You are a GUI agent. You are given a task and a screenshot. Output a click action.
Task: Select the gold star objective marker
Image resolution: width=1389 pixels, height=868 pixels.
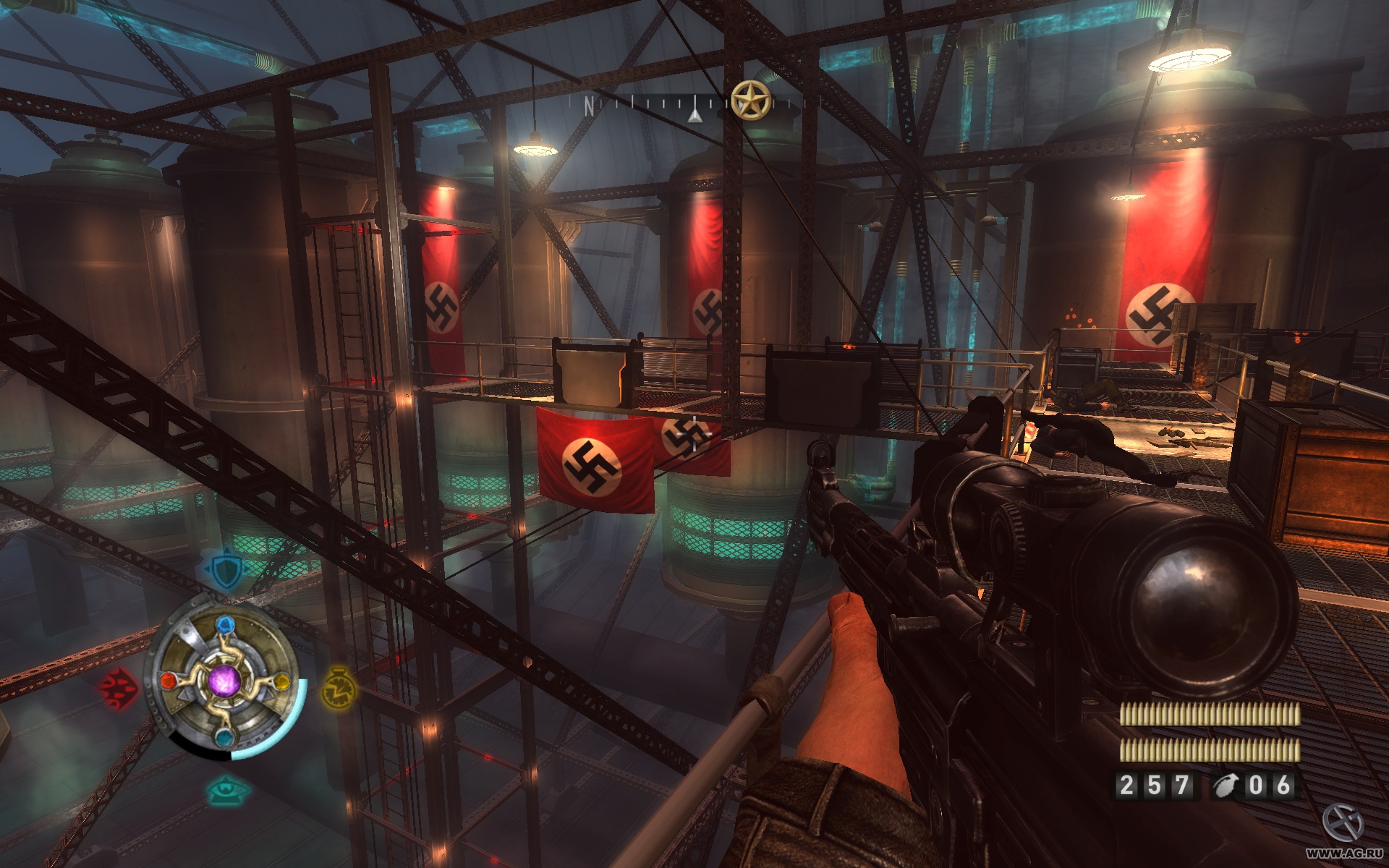click(x=750, y=100)
